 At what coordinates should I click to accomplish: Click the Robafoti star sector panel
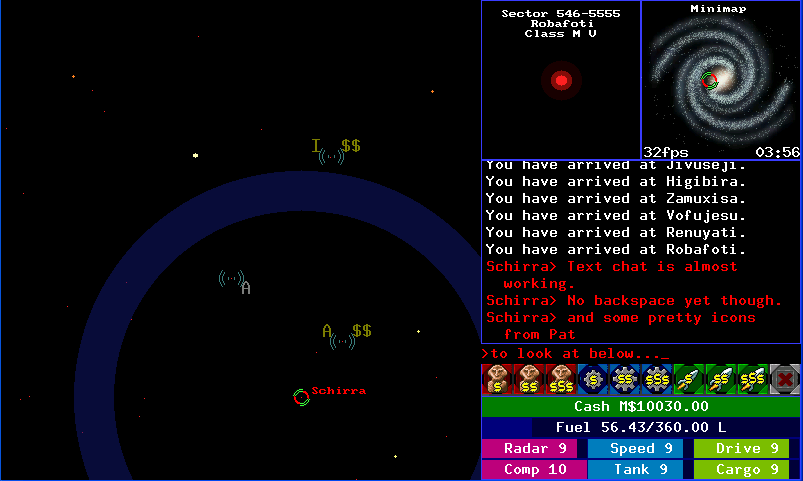click(561, 80)
